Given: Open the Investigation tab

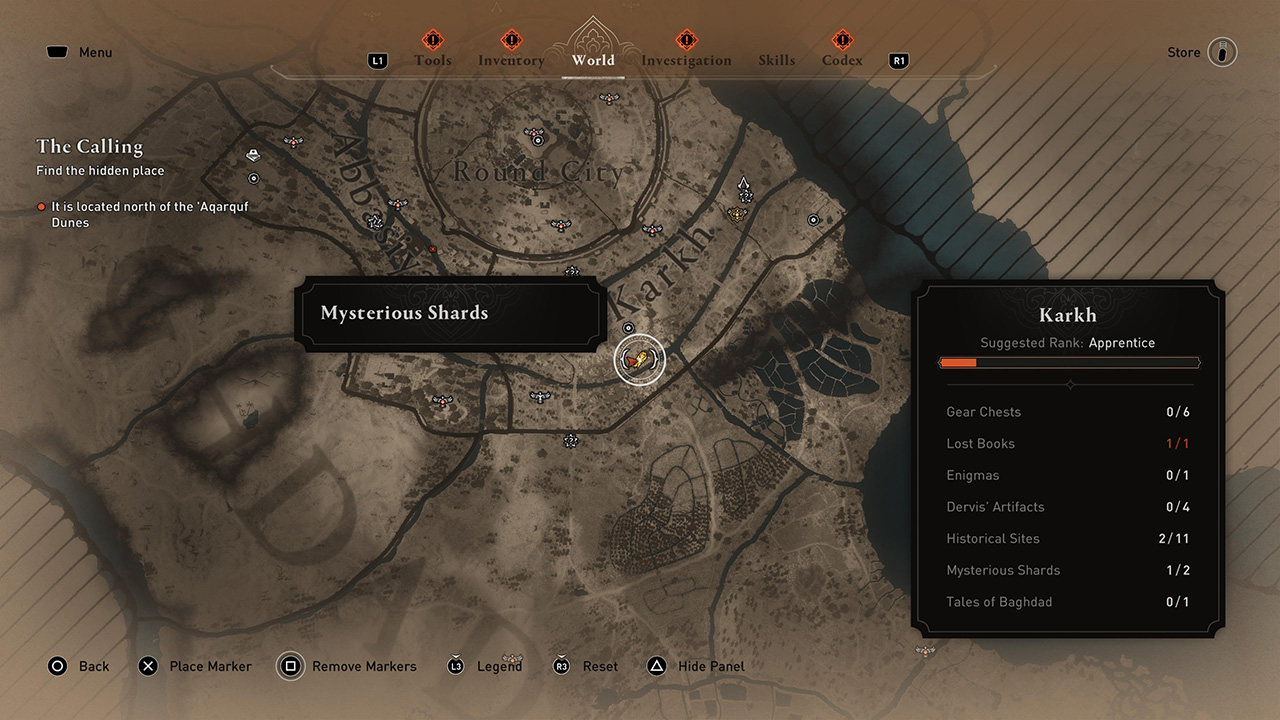Looking at the screenshot, I should click(x=686, y=60).
